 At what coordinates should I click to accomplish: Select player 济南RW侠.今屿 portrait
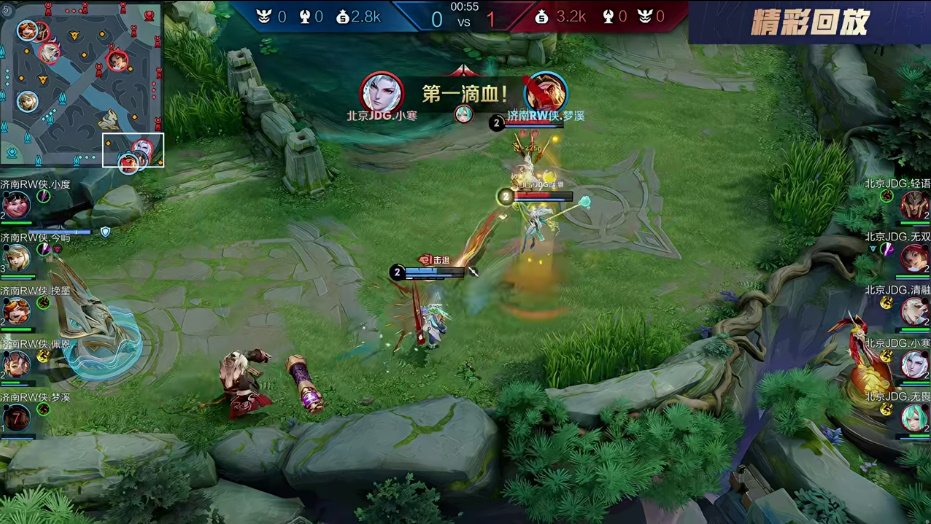[x=16, y=258]
